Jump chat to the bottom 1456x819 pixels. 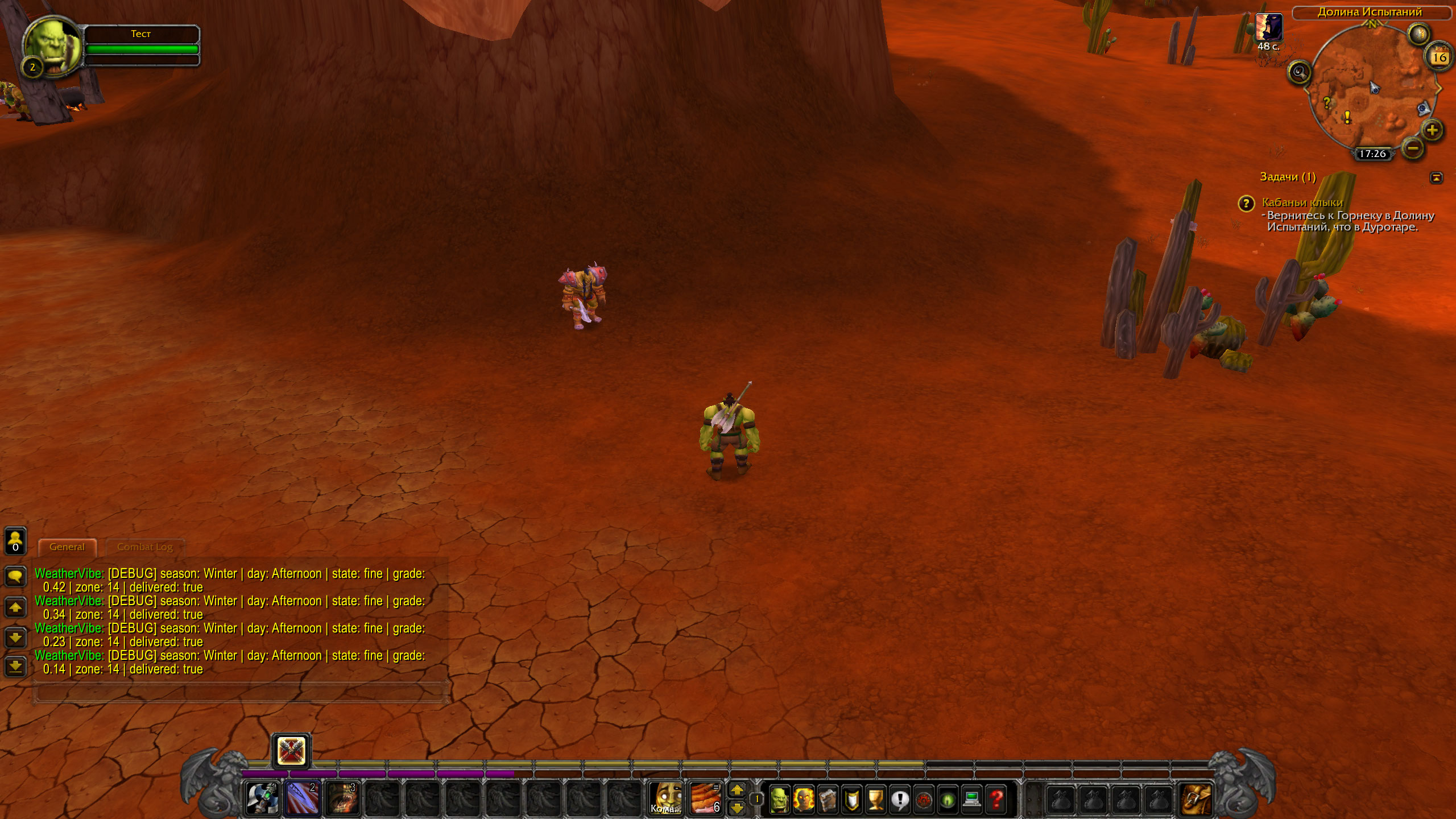[x=15, y=666]
